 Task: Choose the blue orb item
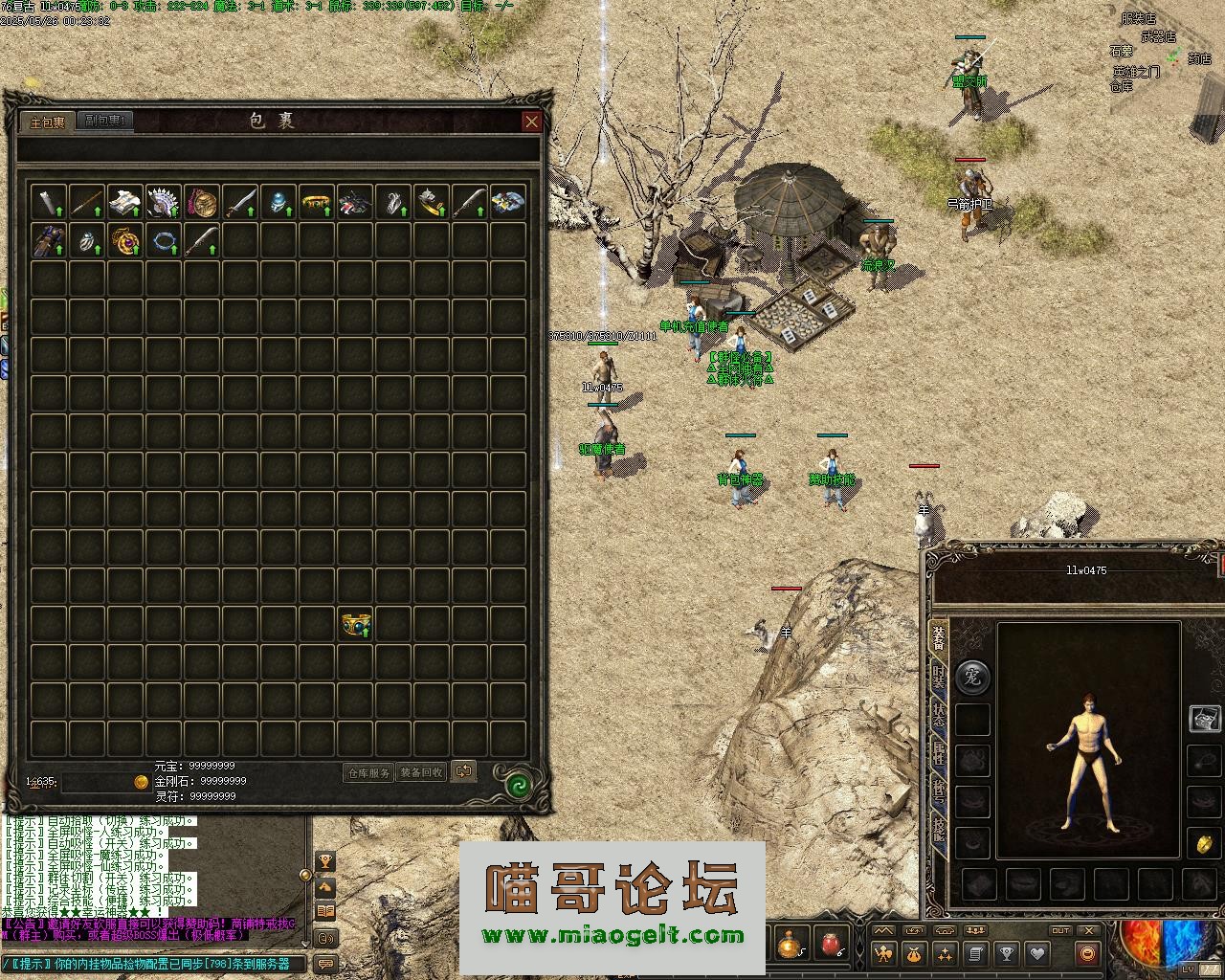tap(278, 202)
